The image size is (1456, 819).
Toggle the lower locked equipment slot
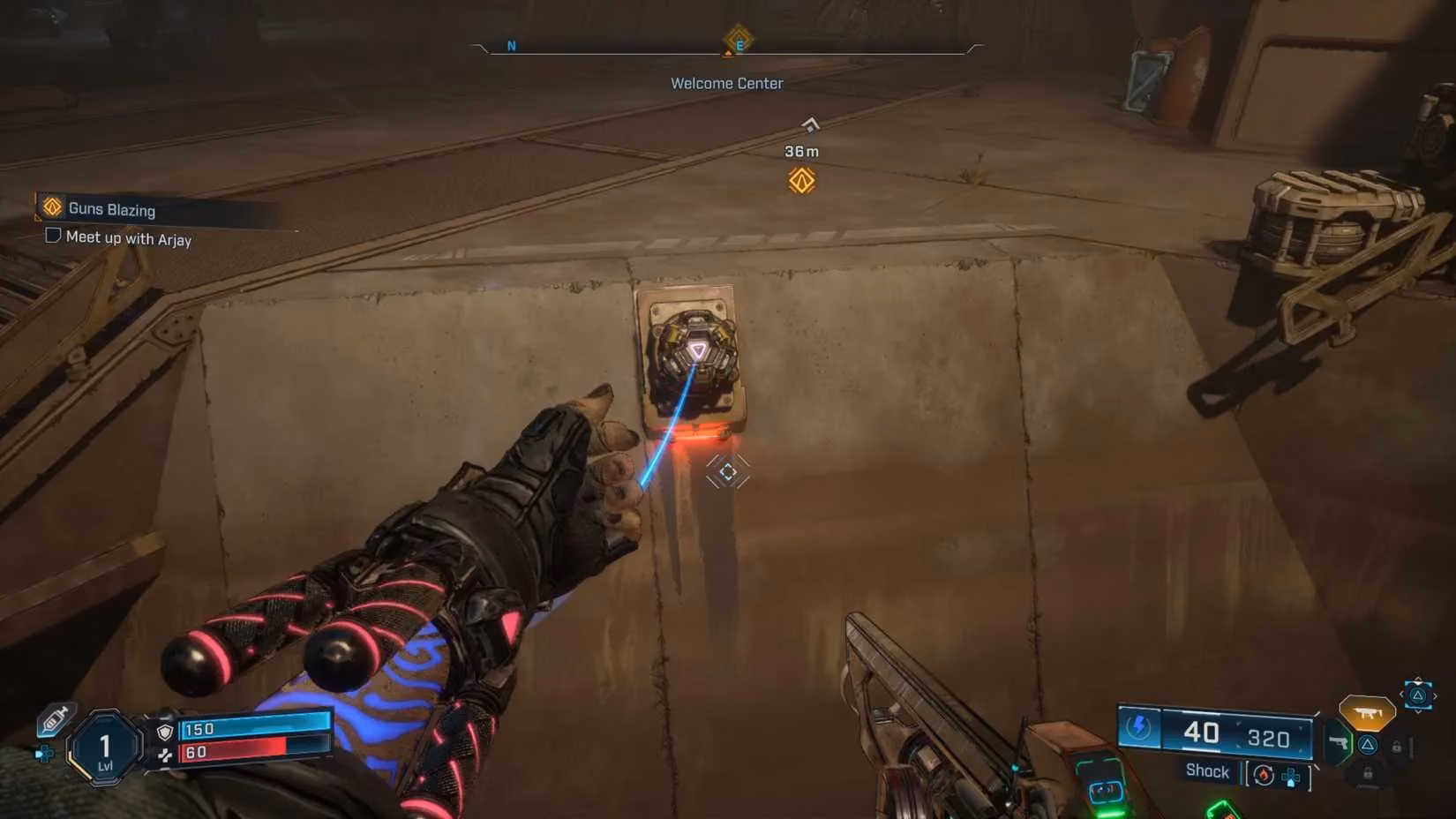point(1367,772)
